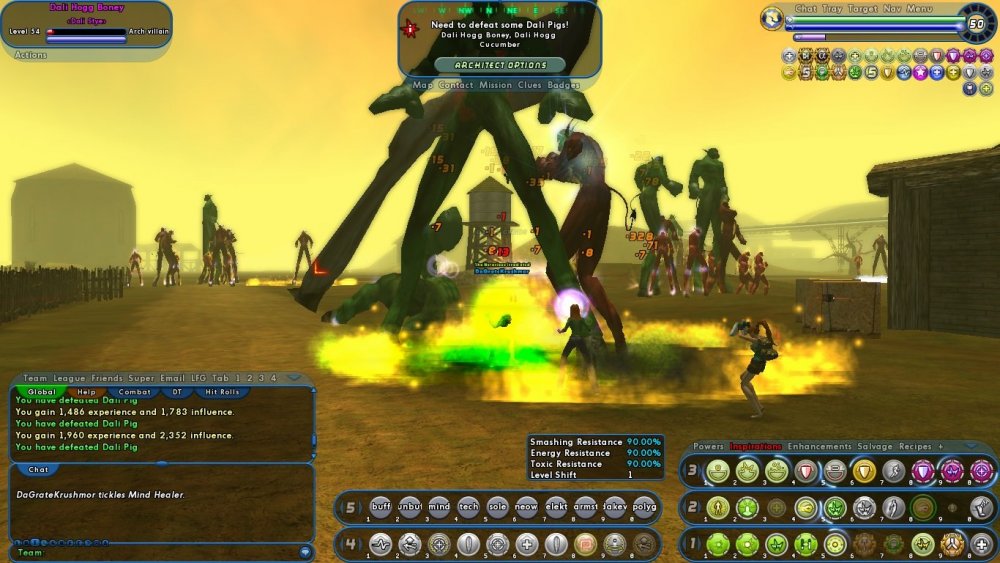Use the 'mind' macro in tray 5
Screen dimensions: 1000x563
(x=439, y=507)
